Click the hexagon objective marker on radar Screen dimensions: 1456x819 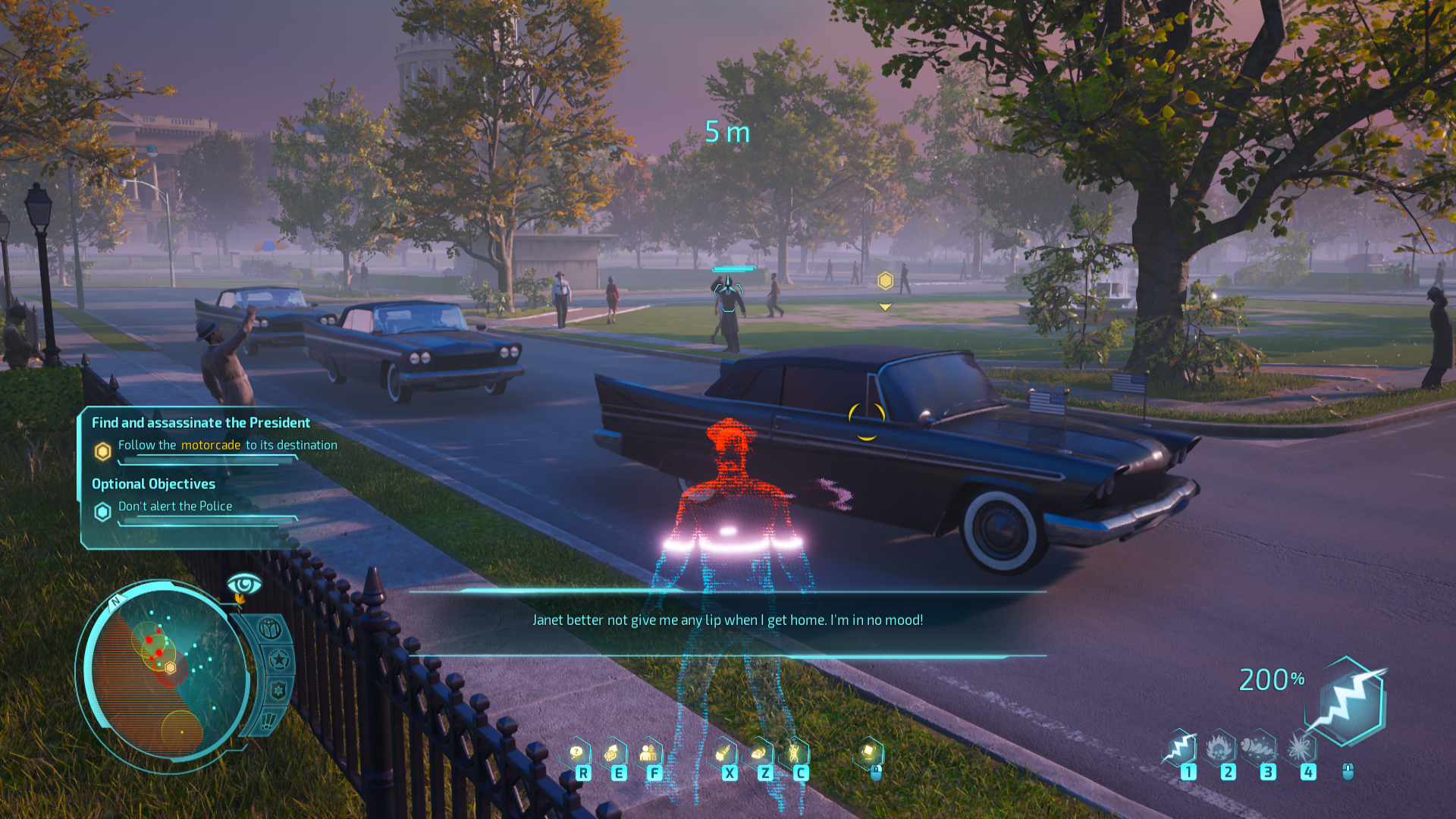tap(171, 667)
